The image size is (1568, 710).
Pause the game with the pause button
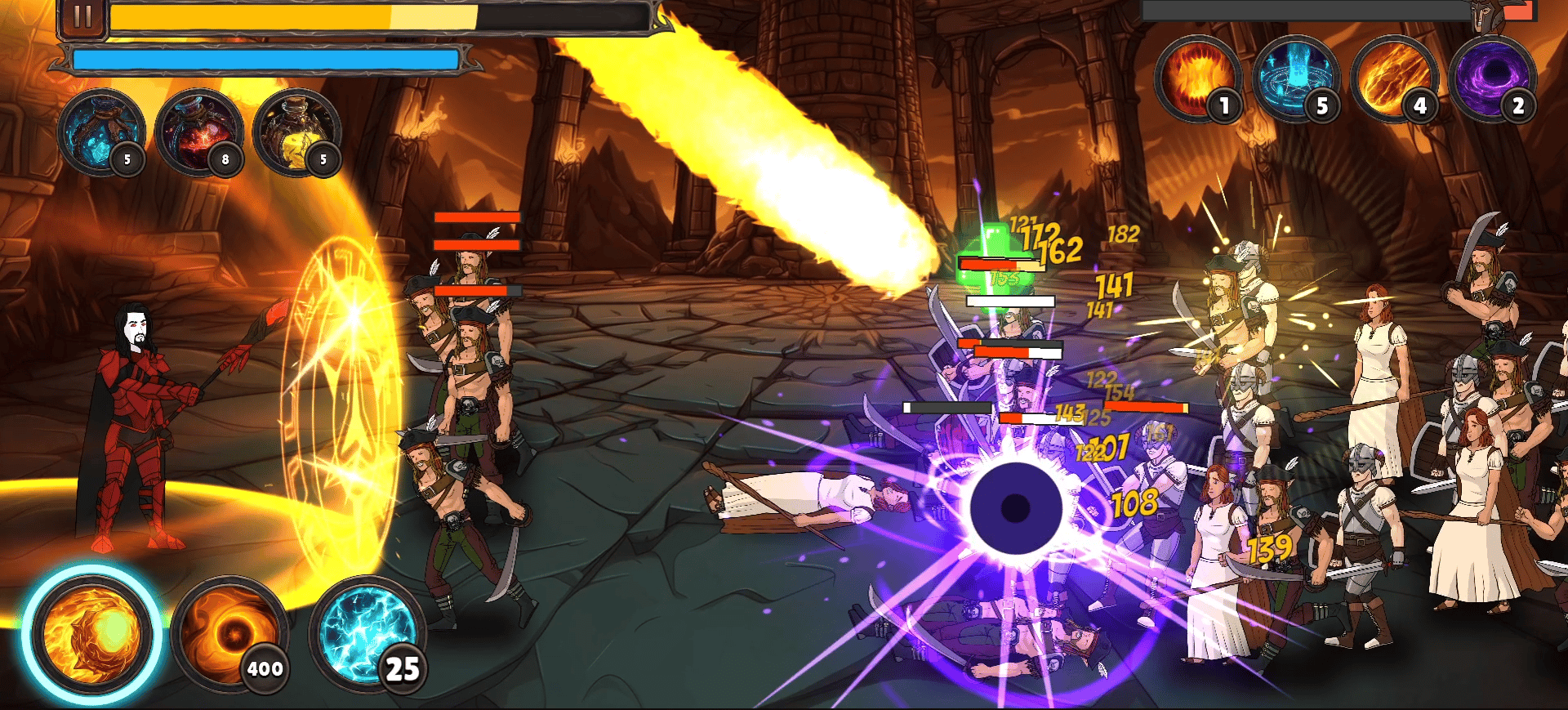click(82, 17)
